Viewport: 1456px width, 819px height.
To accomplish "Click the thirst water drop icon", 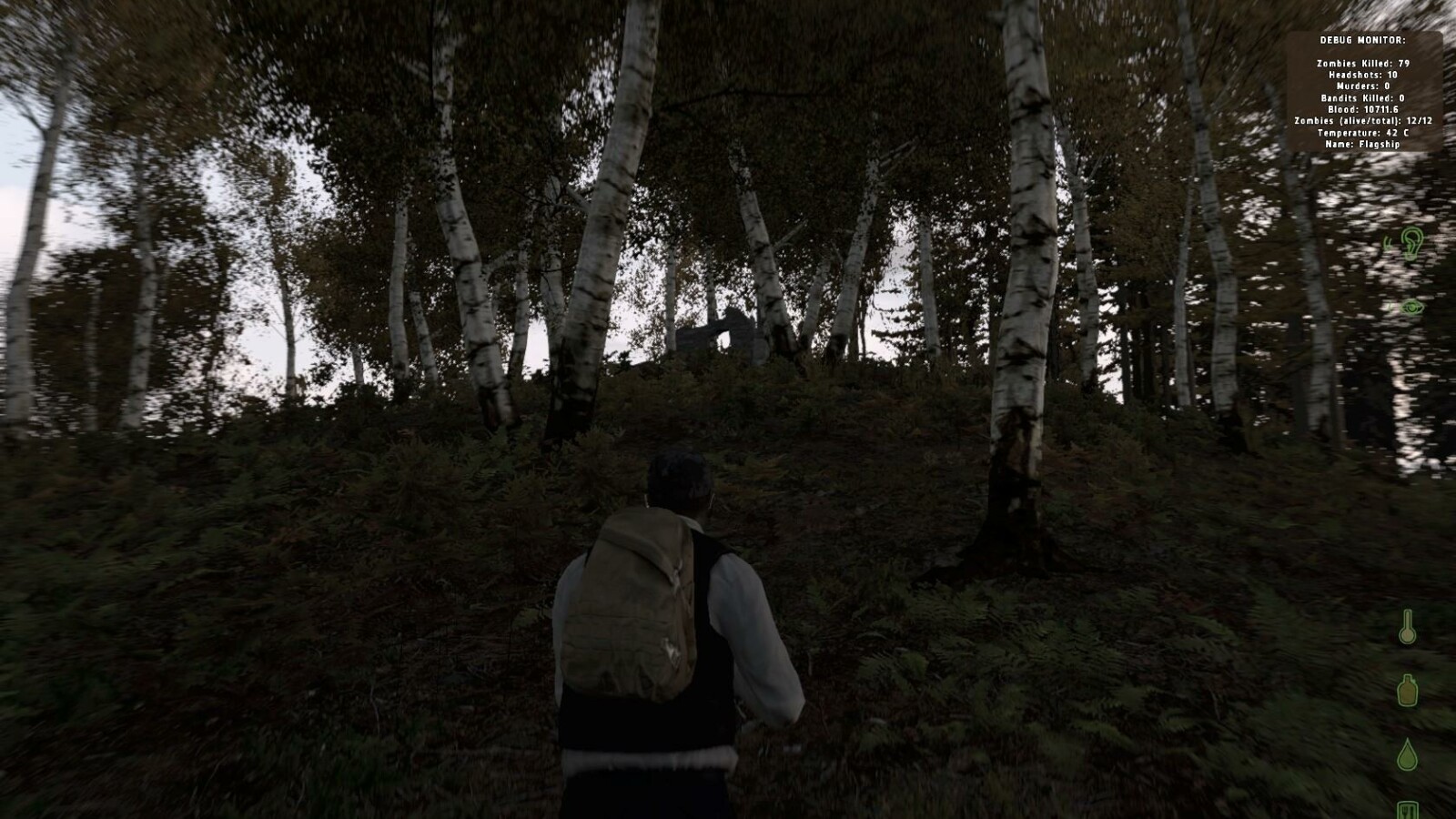I will (x=1406, y=755).
